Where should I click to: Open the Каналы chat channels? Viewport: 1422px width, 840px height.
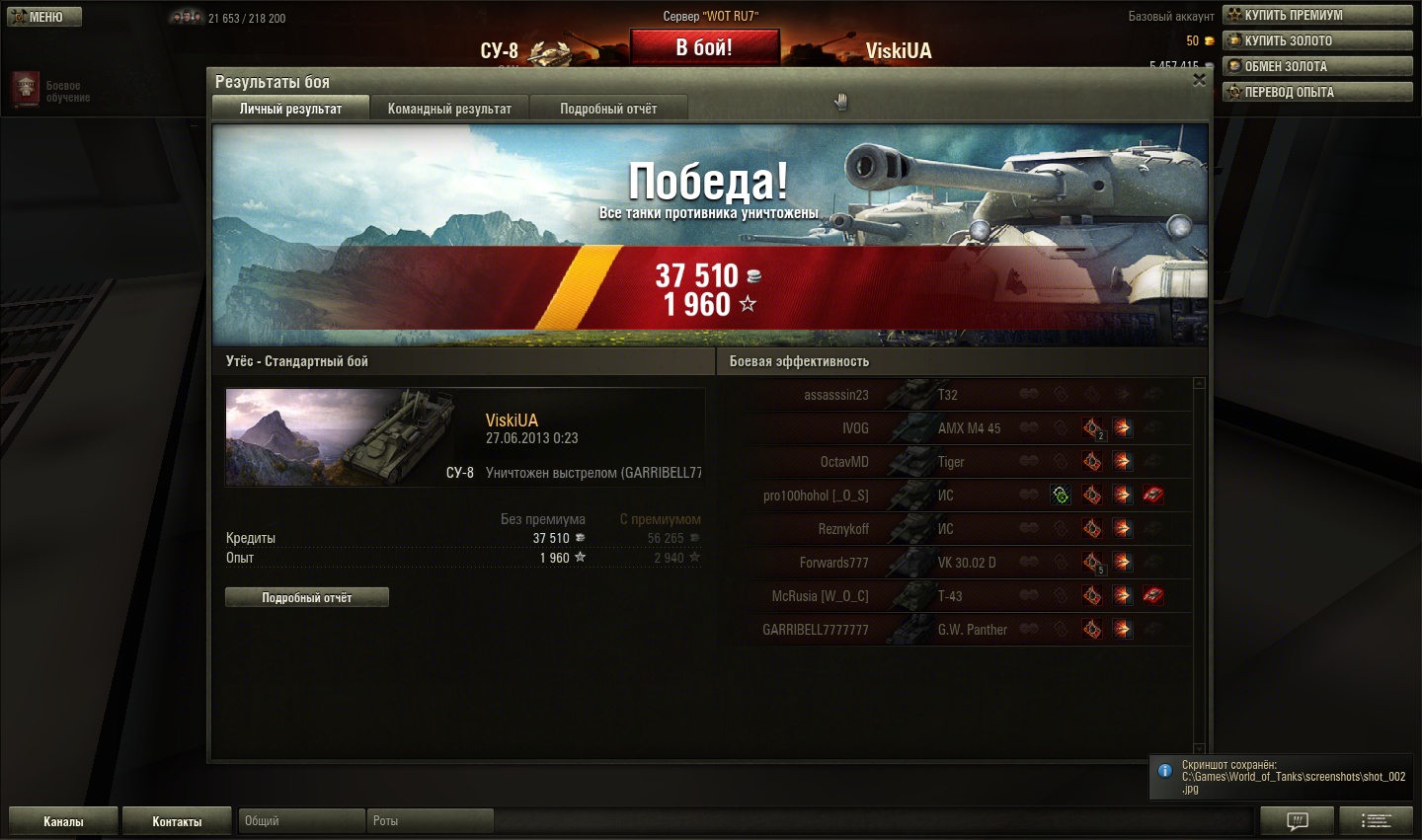[63, 821]
